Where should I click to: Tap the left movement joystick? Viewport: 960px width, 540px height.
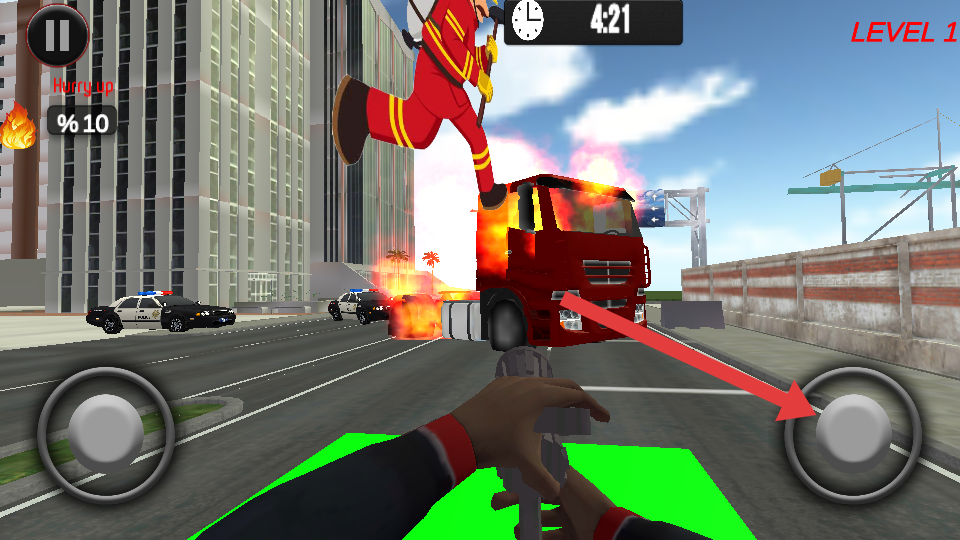coord(106,433)
